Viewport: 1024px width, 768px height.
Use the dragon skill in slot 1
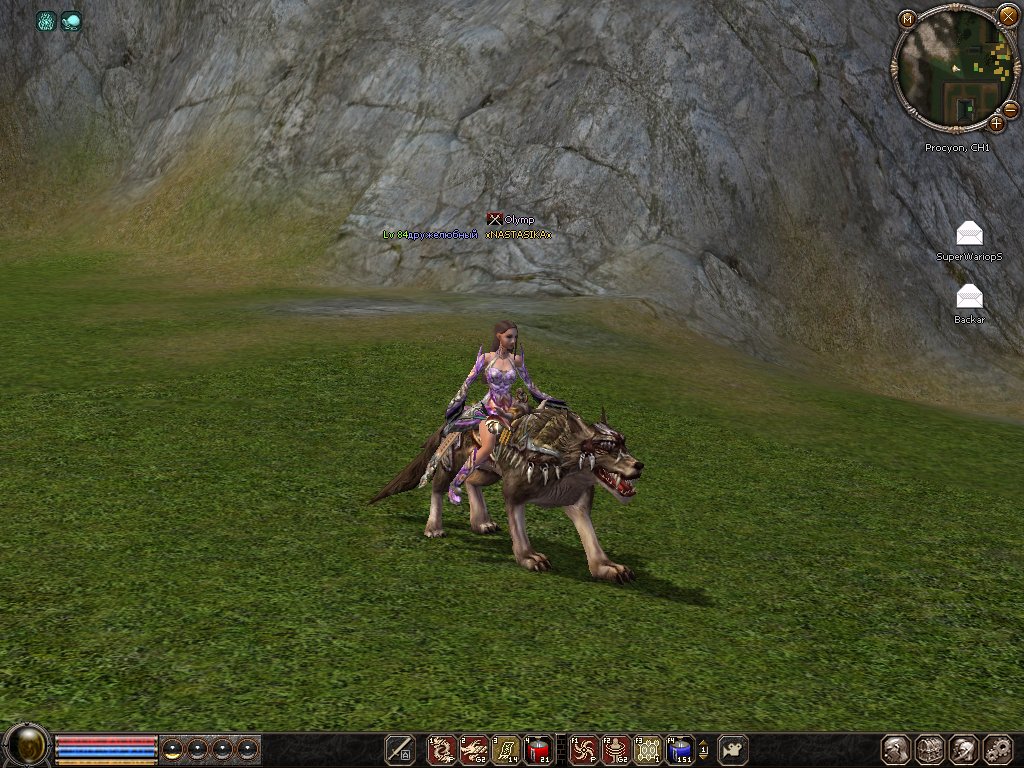click(442, 749)
